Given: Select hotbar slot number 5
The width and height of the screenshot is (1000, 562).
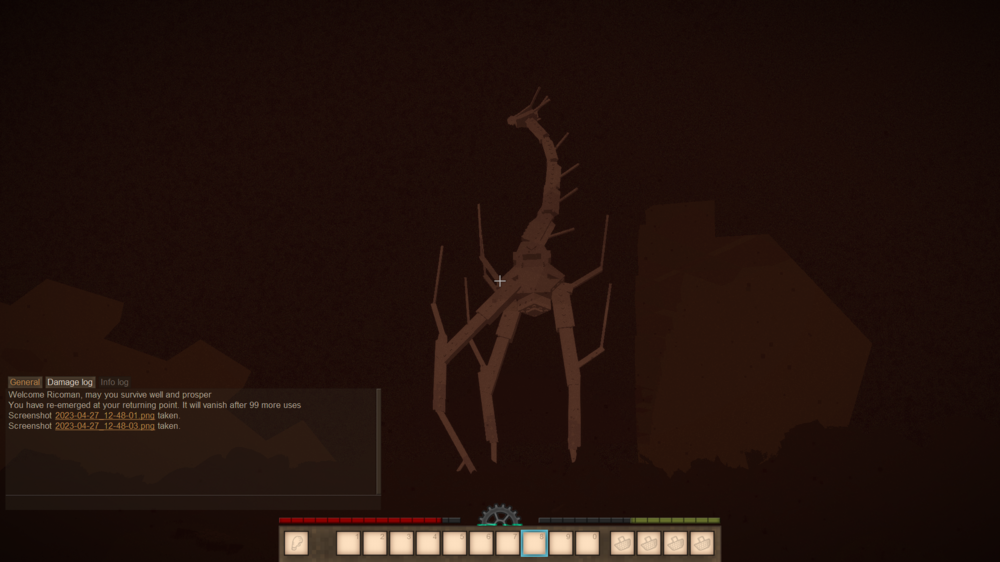Looking at the screenshot, I should (x=455, y=543).
